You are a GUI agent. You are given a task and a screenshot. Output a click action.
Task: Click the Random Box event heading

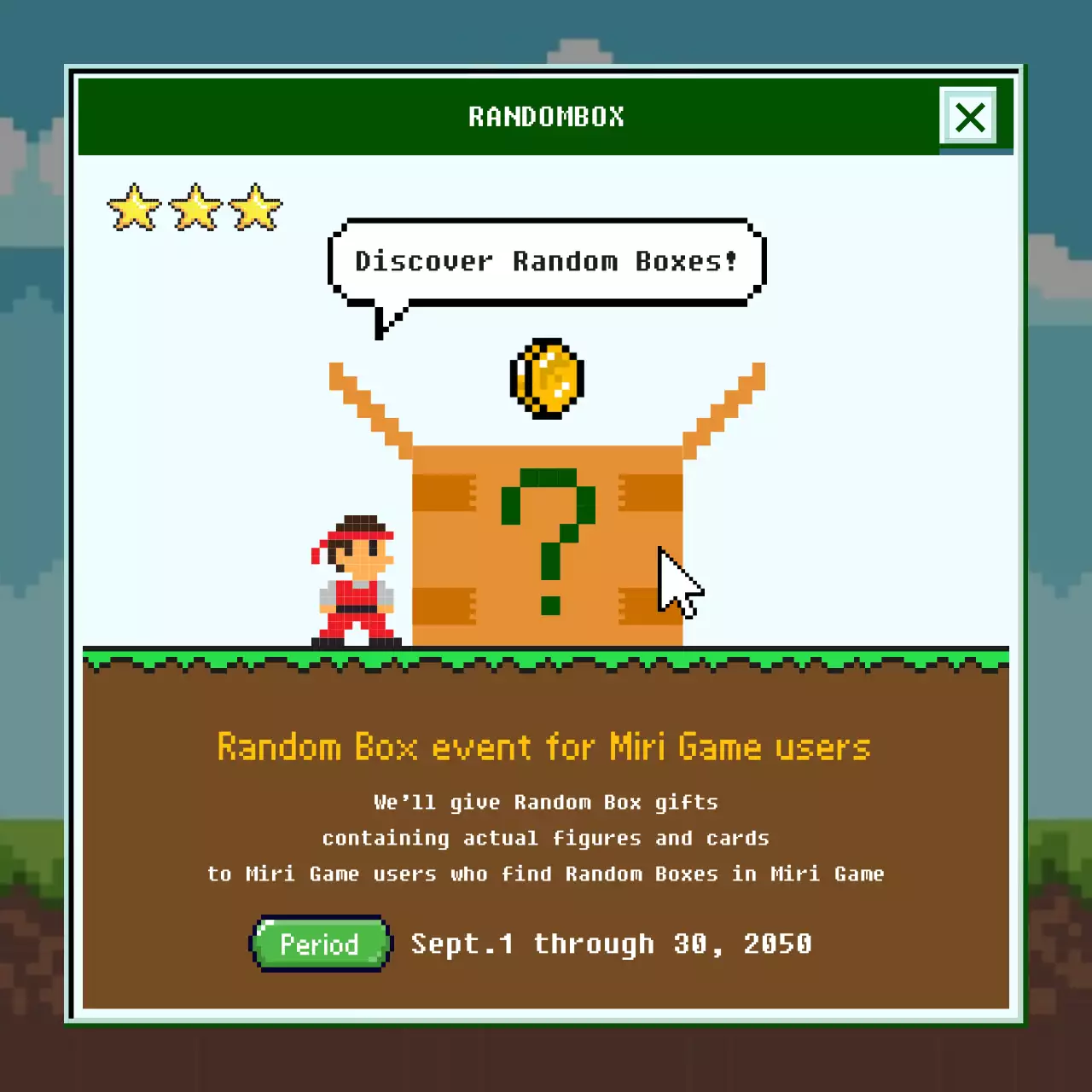coord(544,746)
